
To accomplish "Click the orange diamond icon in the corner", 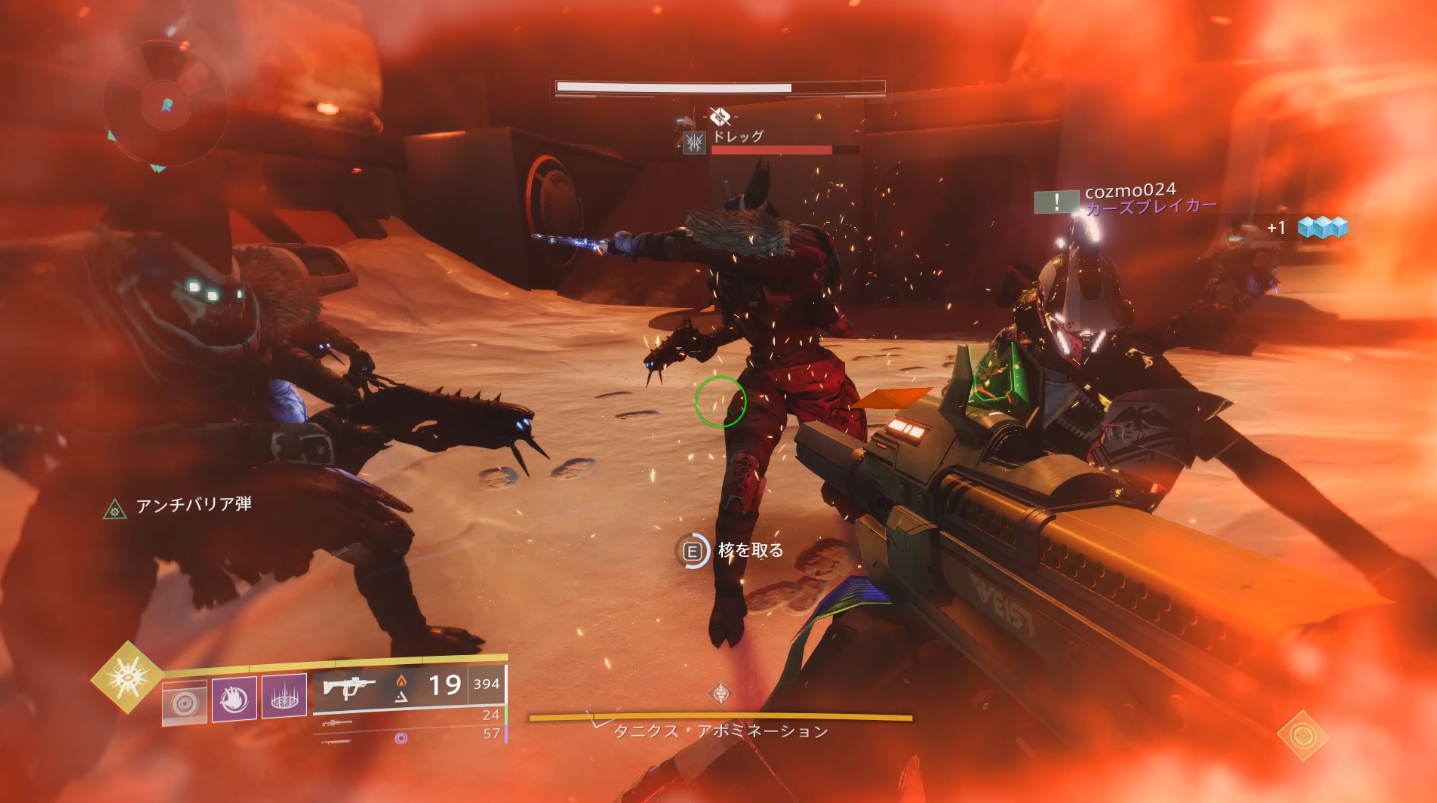I will tap(1303, 735).
